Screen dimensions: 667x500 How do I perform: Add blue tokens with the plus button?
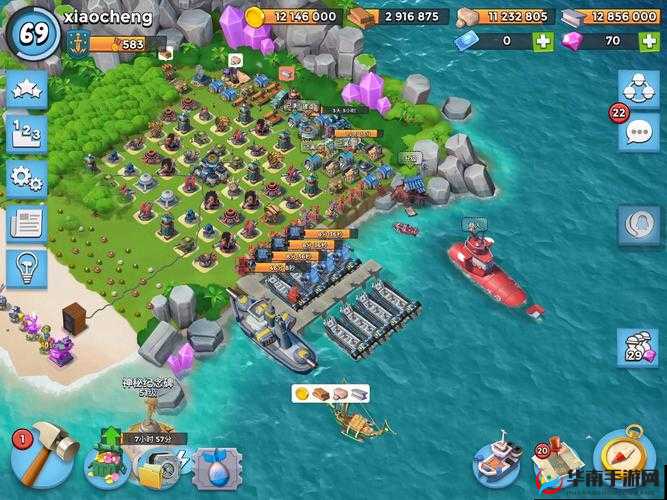point(543,42)
